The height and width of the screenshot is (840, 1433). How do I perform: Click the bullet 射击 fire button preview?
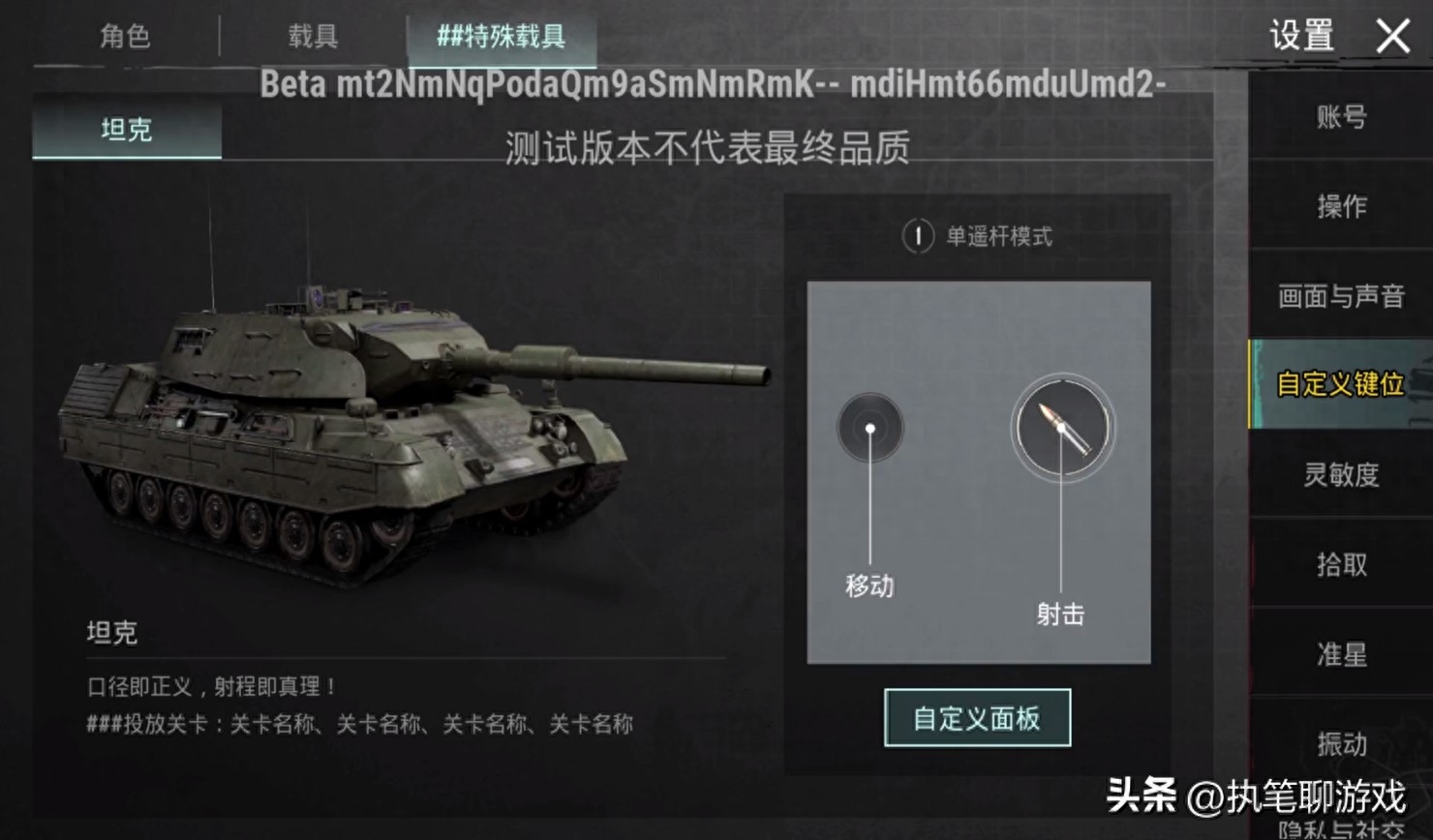pyautogui.click(x=1062, y=427)
